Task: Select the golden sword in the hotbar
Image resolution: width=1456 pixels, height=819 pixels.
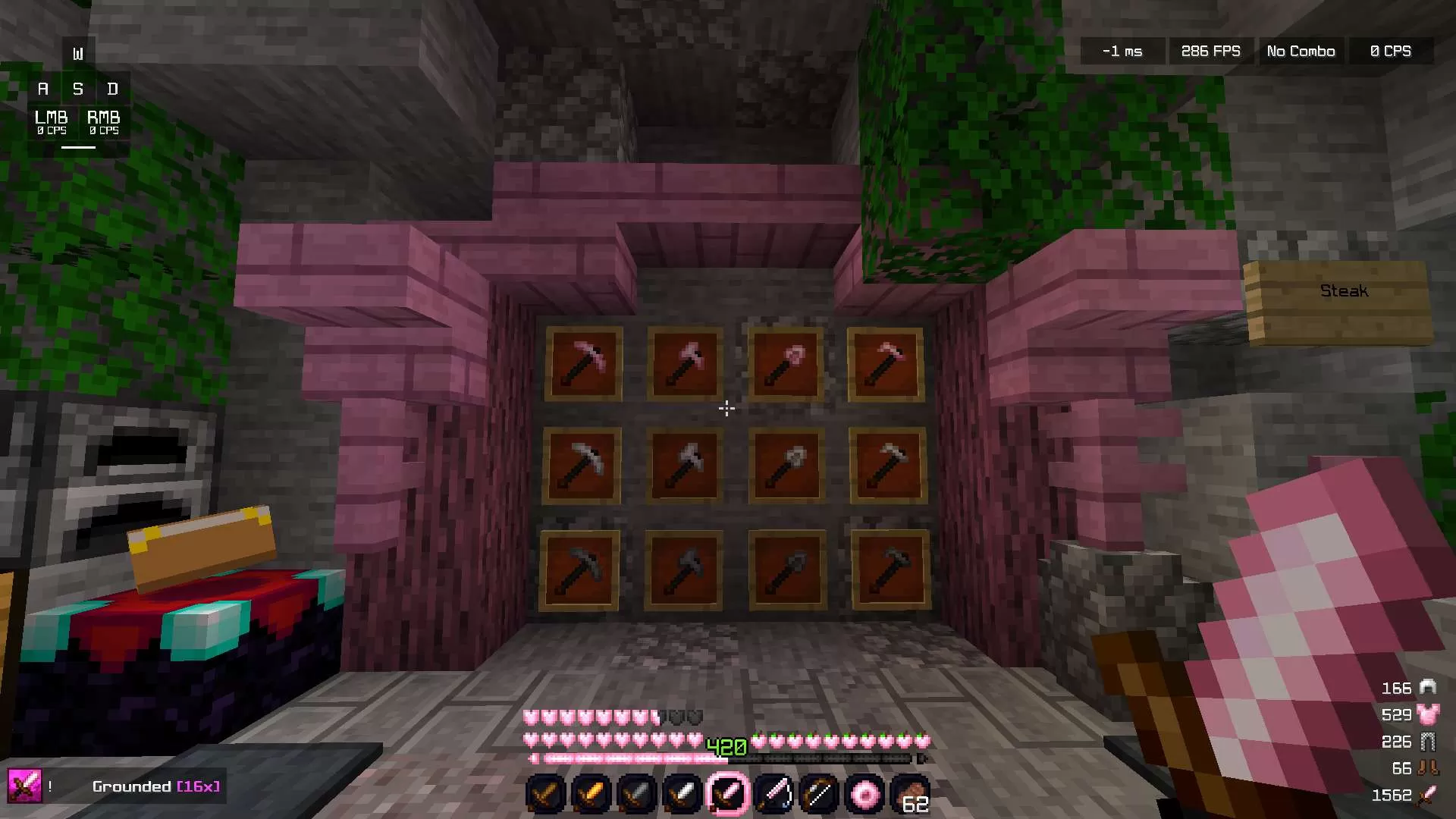Action: click(591, 793)
